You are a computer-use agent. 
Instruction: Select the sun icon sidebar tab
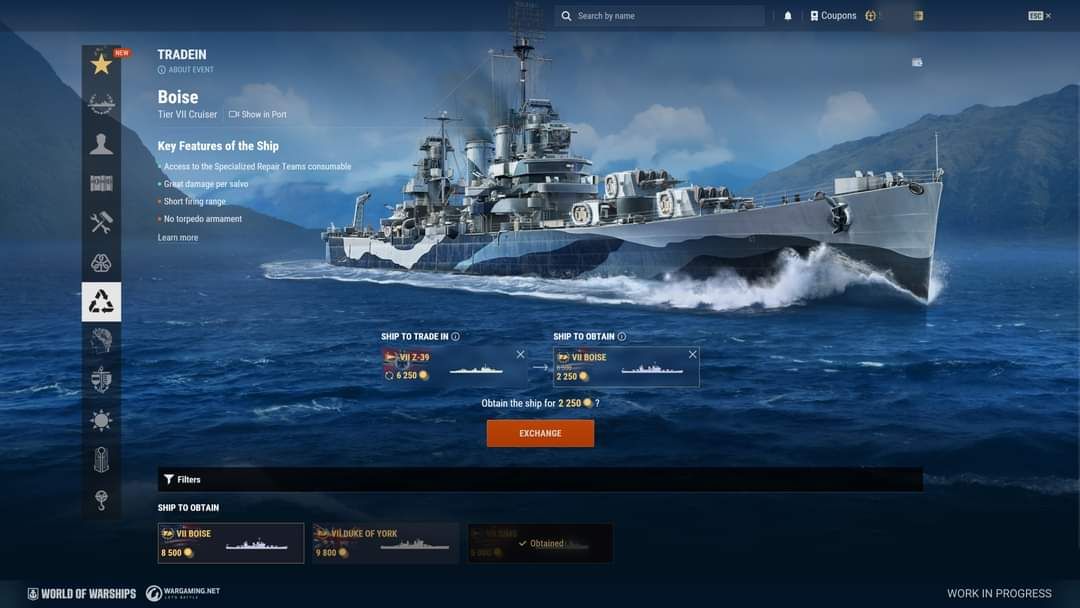(x=101, y=420)
